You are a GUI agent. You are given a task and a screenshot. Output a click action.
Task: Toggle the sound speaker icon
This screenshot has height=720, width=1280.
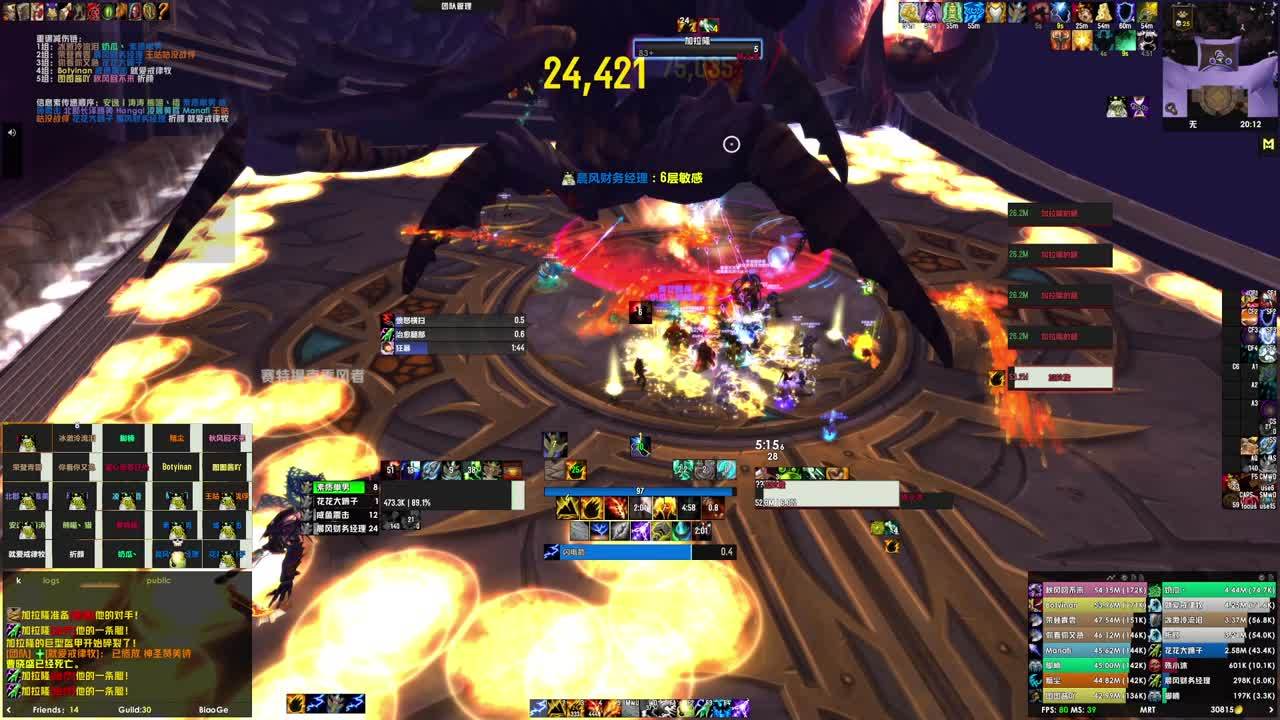(12, 132)
